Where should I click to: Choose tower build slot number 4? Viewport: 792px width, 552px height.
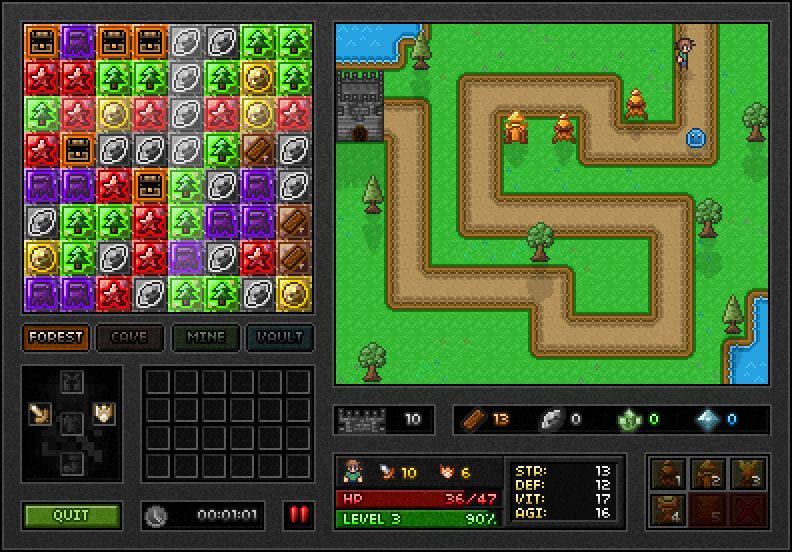[x=667, y=508]
